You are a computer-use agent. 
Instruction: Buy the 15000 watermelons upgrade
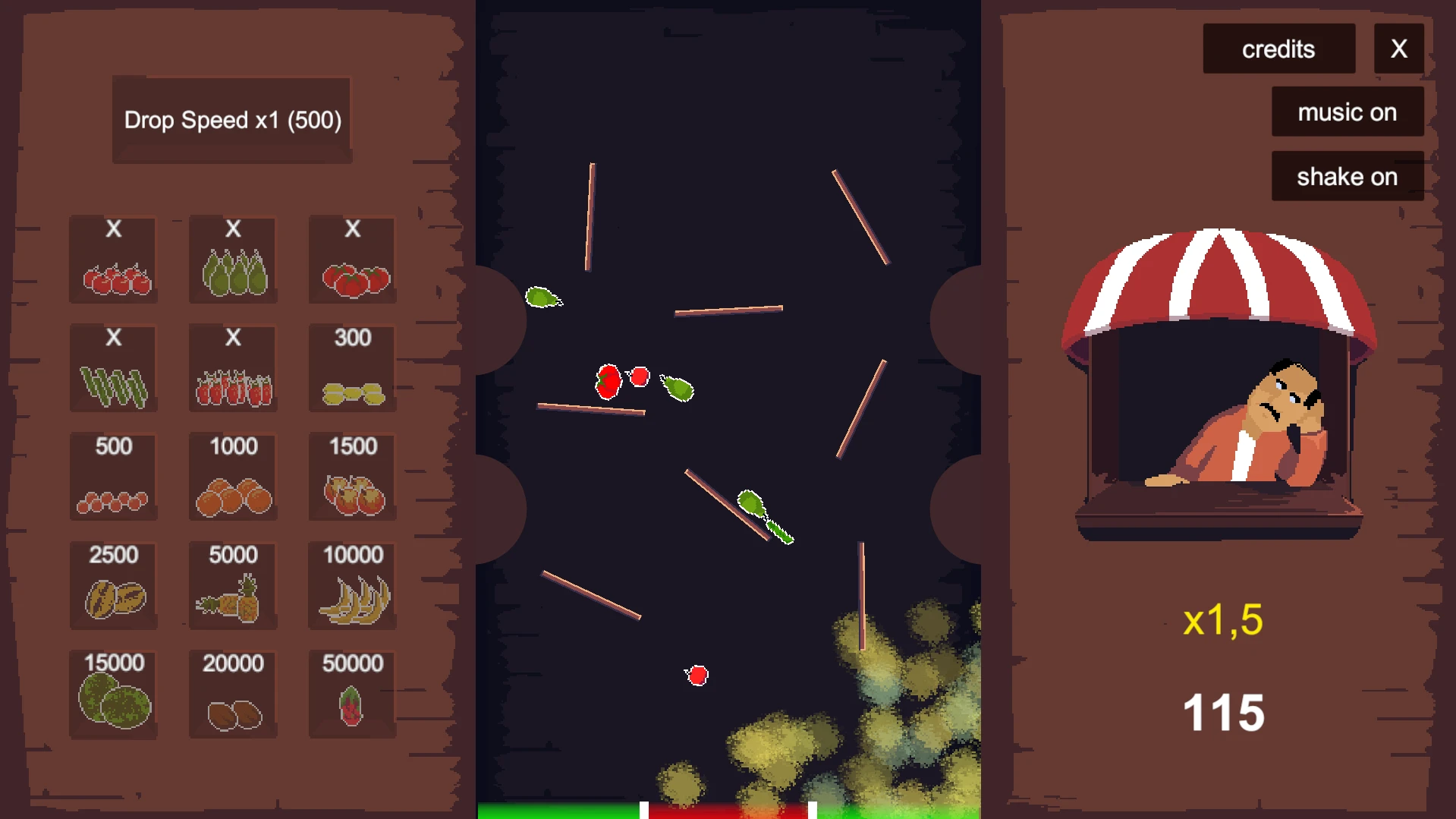114,695
